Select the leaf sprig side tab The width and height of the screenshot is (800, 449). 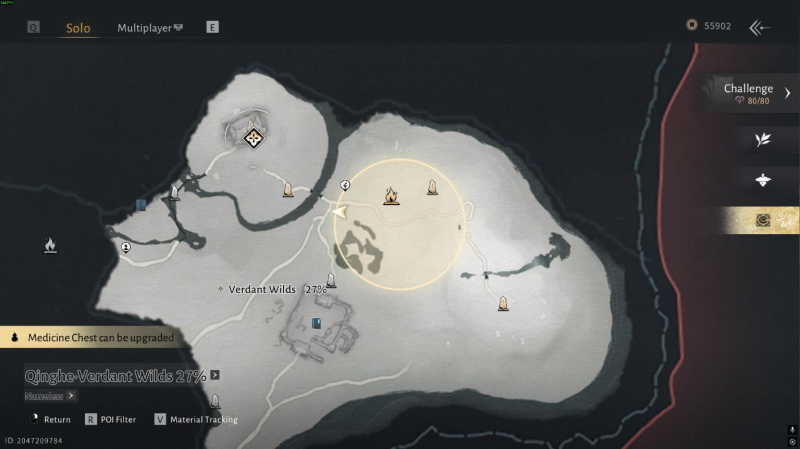tap(763, 139)
